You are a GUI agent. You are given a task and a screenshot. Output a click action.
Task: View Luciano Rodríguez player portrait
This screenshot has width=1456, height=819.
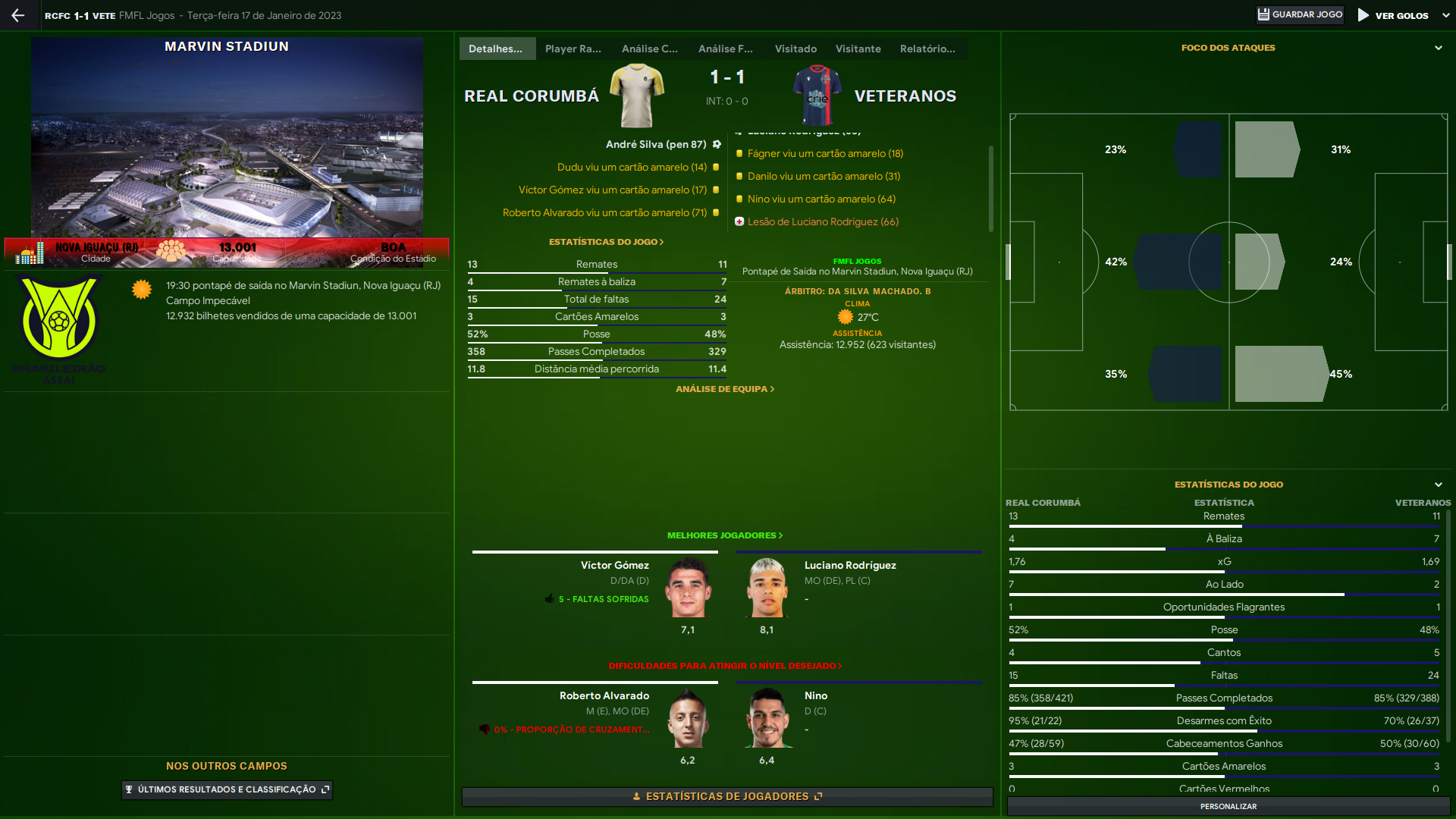click(x=767, y=588)
